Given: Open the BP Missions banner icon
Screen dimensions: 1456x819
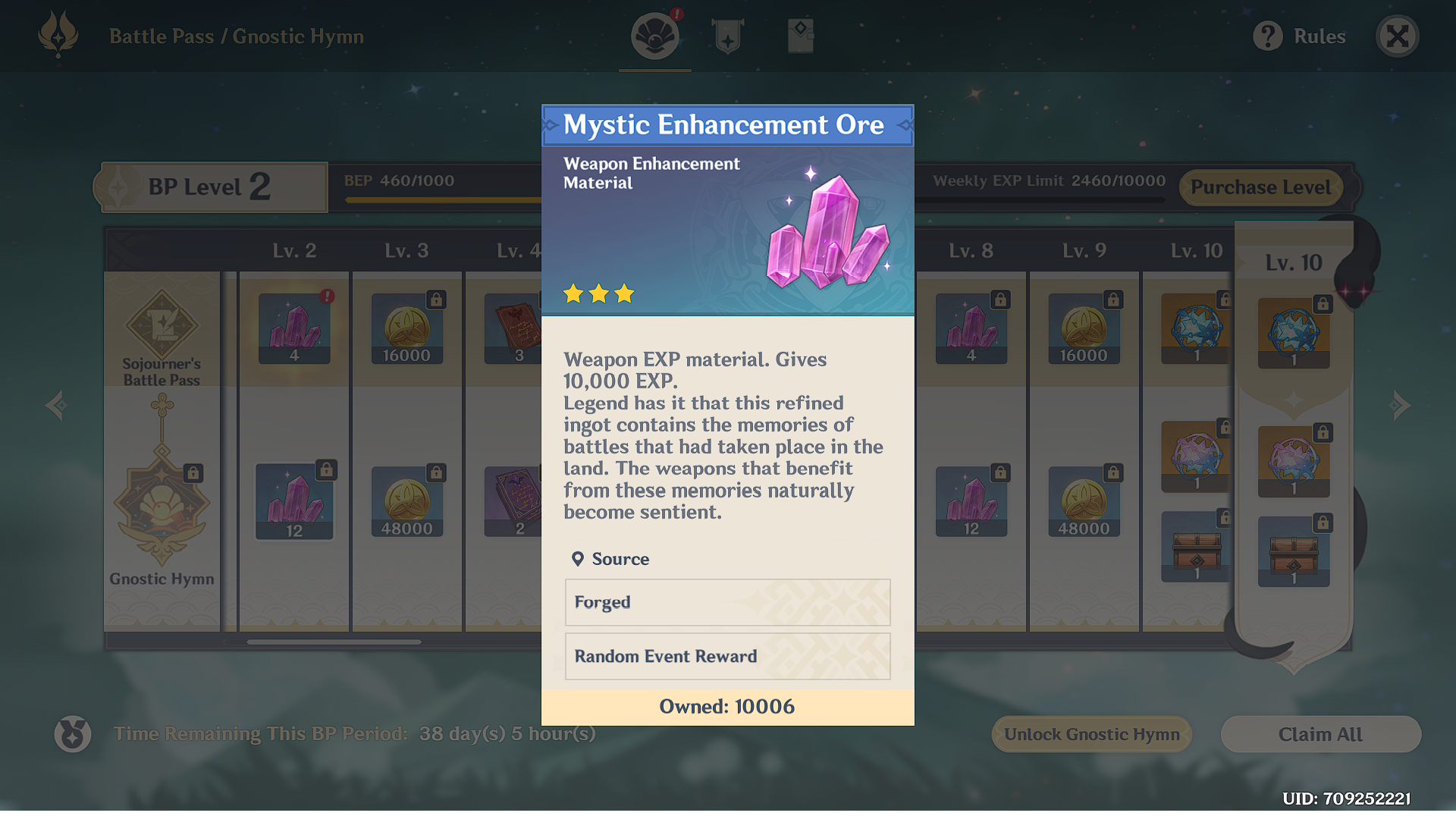Looking at the screenshot, I should [x=727, y=35].
